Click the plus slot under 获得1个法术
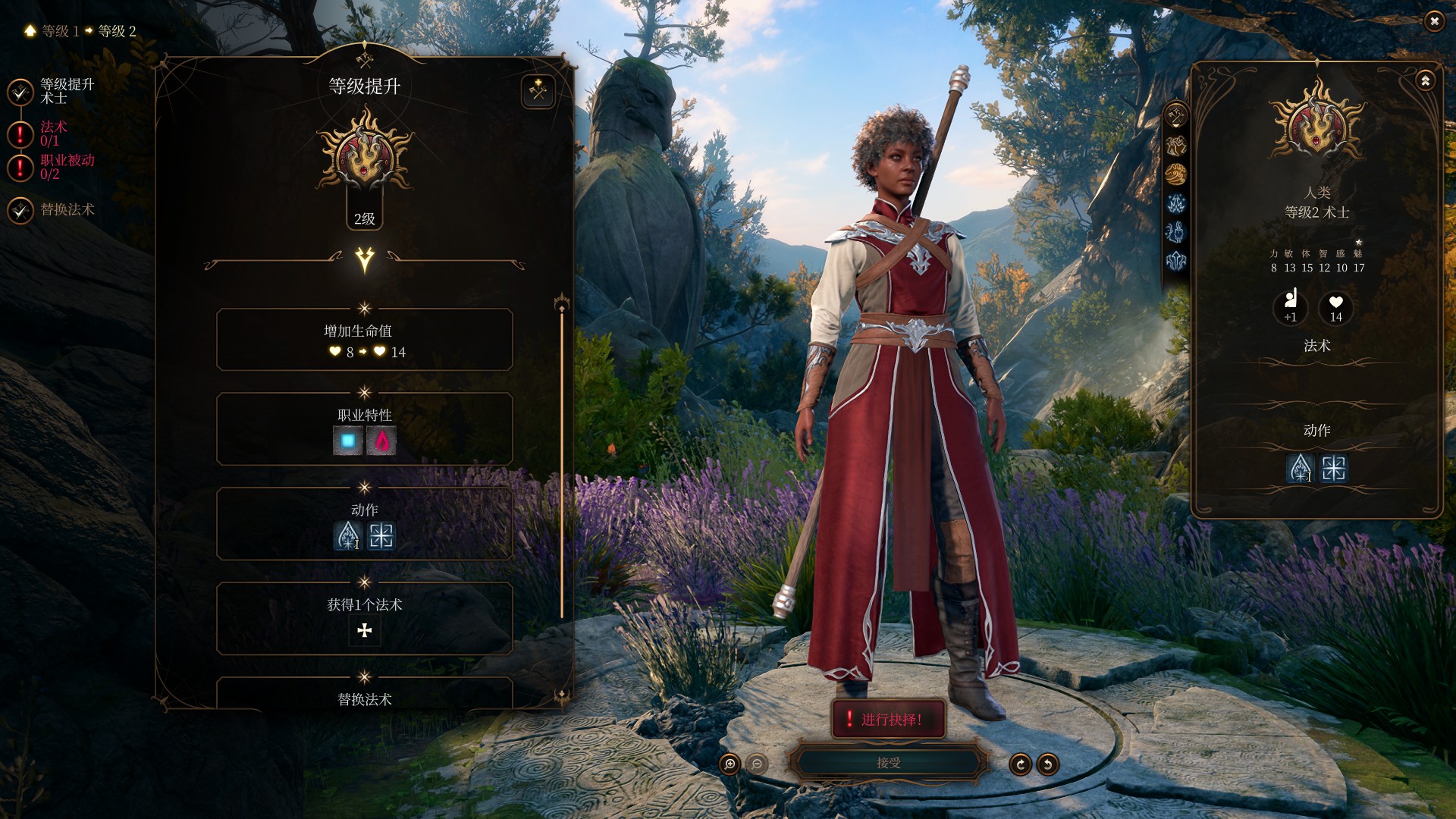Viewport: 1456px width, 819px height. pyautogui.click(x=365, y=630)
